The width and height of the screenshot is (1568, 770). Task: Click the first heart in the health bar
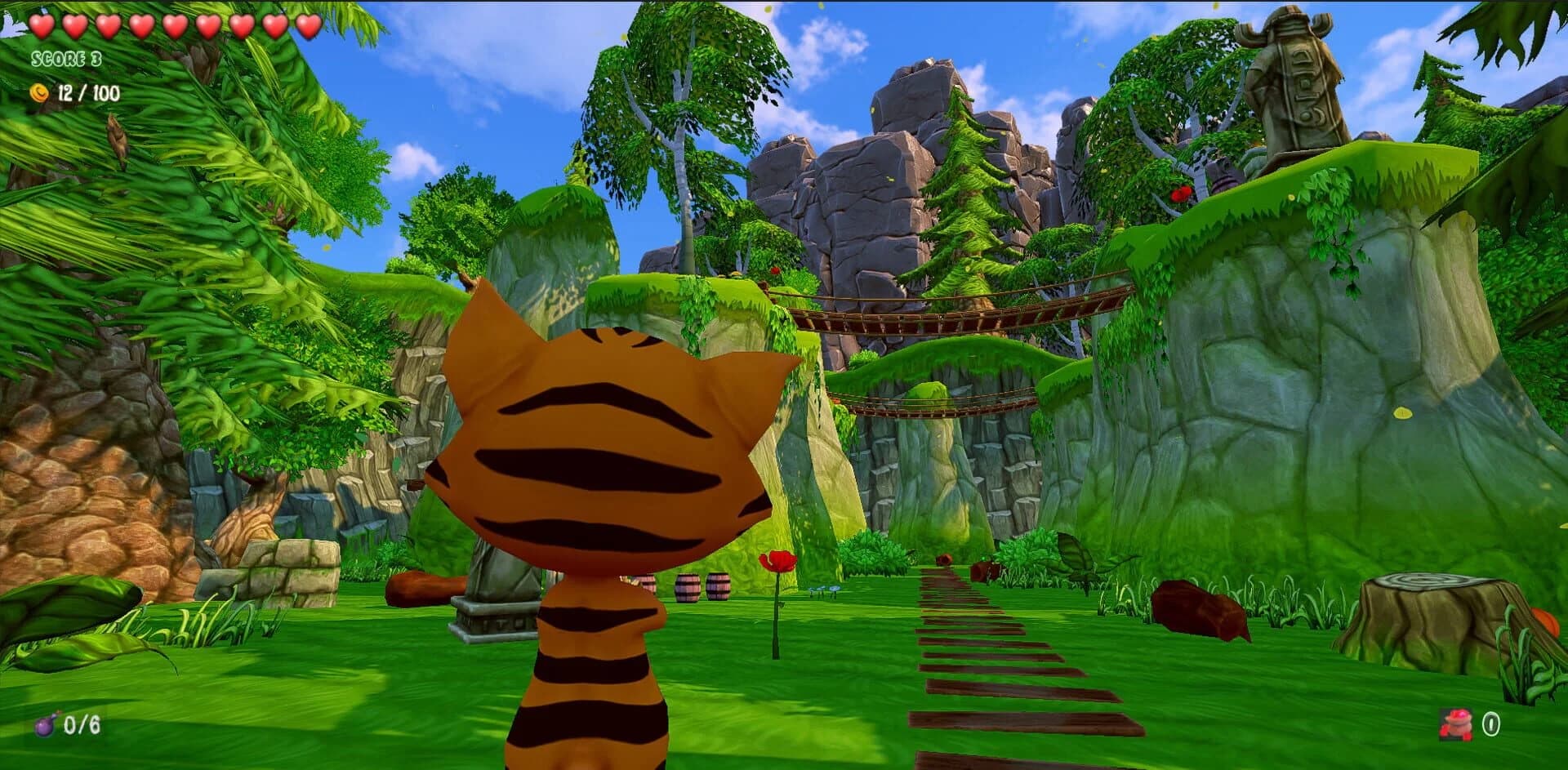tap(42, 27)
